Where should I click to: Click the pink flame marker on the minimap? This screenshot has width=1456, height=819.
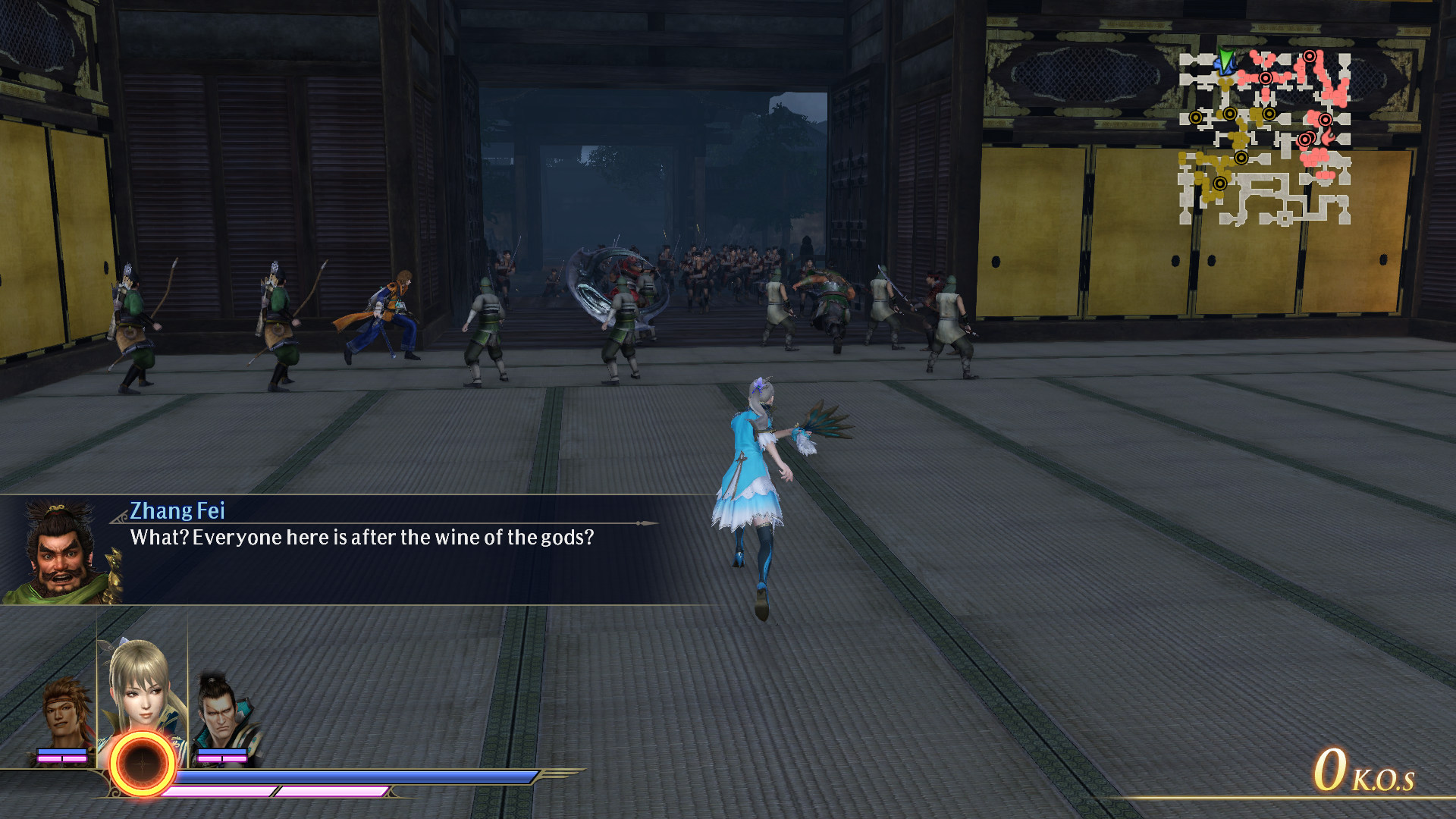[1328, 135]
